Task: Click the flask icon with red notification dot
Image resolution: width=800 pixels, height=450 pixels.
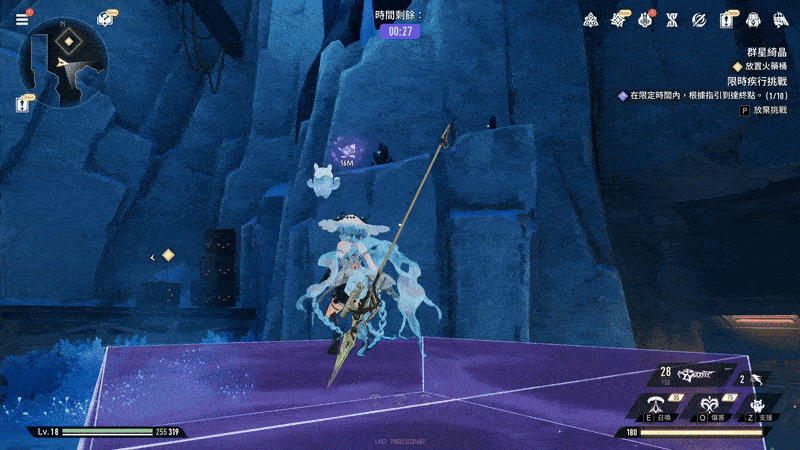Action: (646, 20)
